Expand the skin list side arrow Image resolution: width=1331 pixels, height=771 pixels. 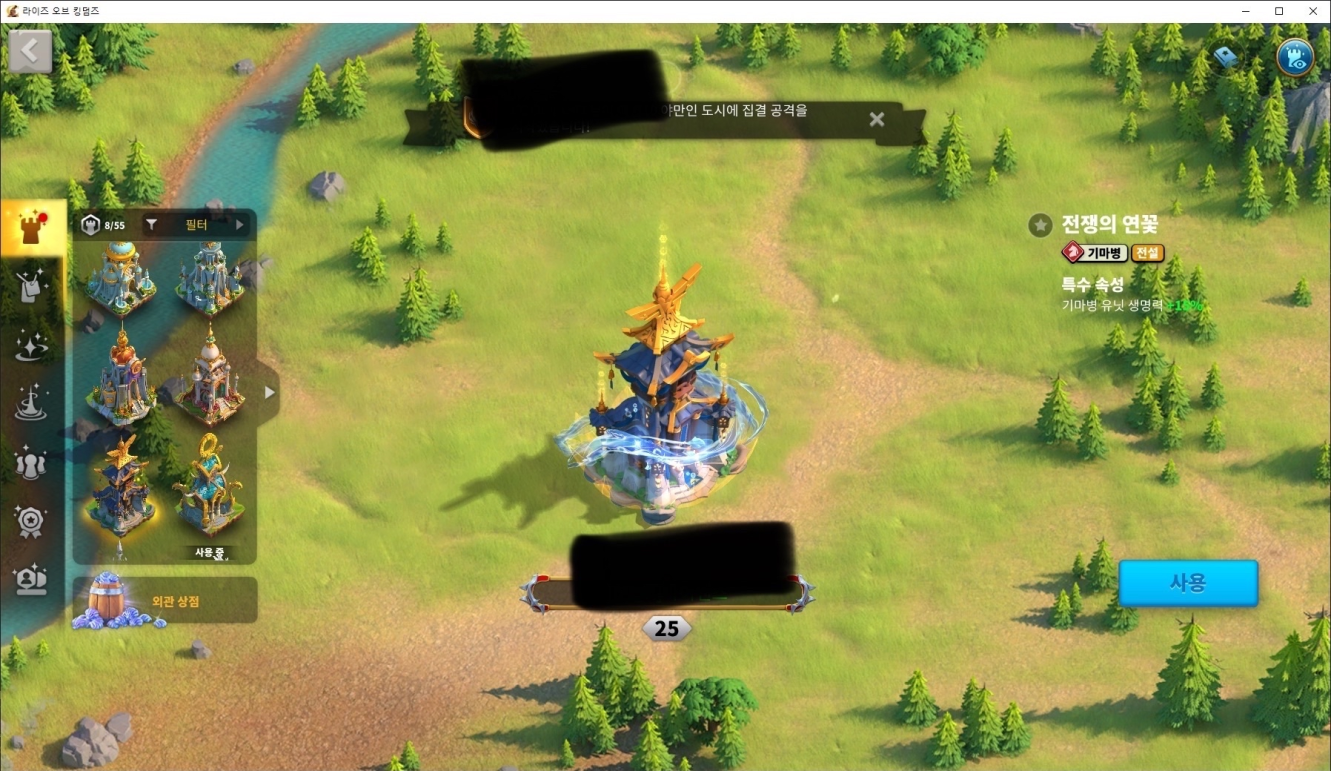pyautogui.click(x=268, y=393)
